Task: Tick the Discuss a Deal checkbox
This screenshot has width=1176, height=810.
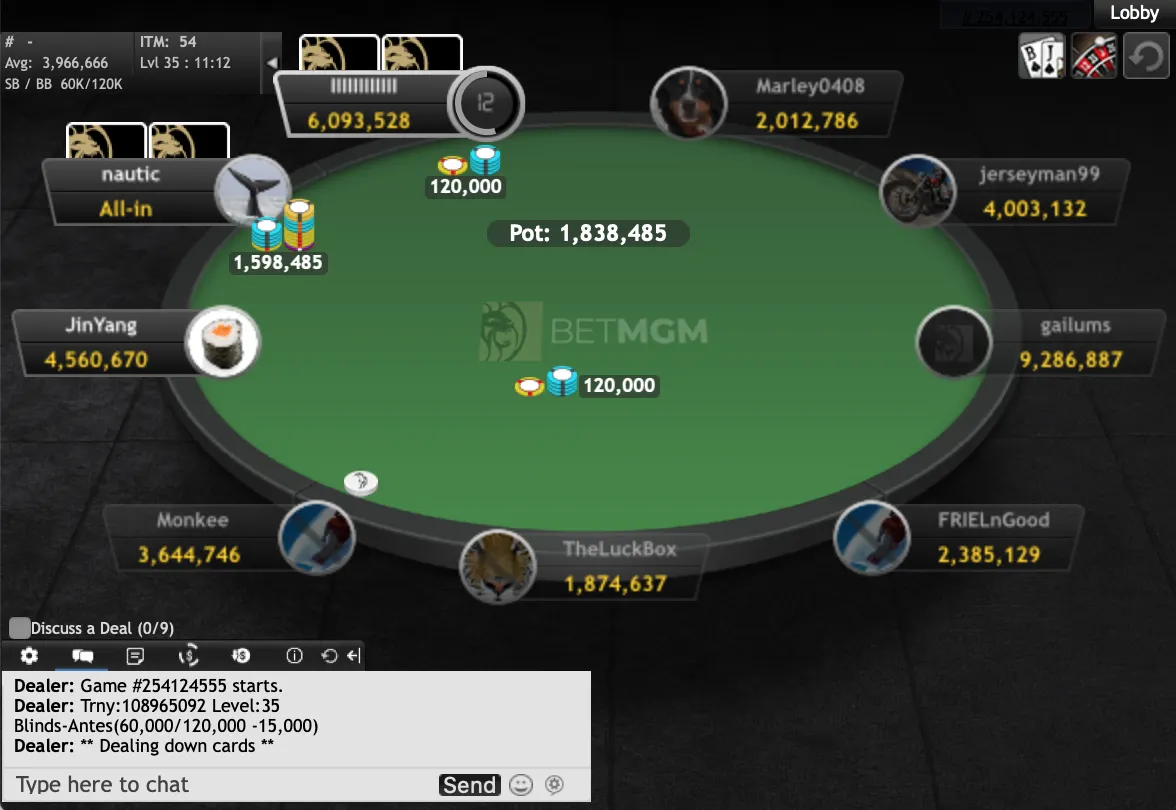Action: click(19, 628)
